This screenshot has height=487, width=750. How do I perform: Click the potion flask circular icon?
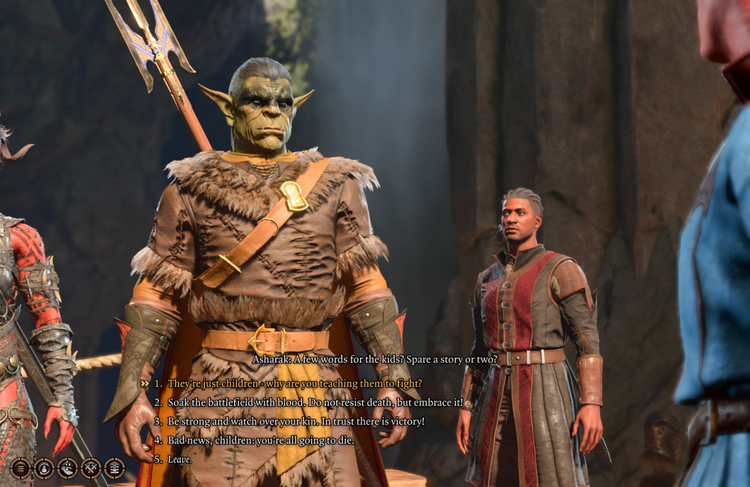[44, 467]
